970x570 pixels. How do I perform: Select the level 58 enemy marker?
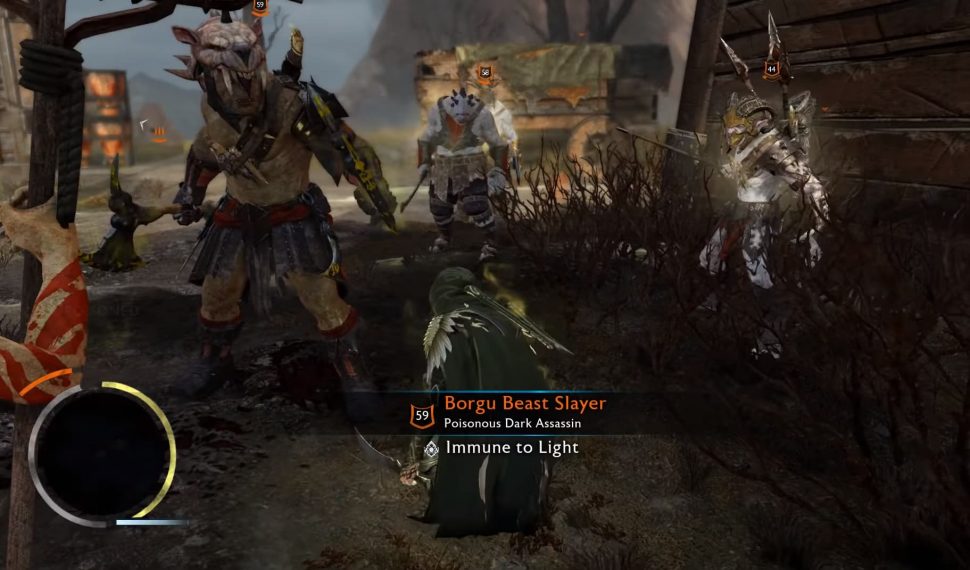tap(485, 72)
